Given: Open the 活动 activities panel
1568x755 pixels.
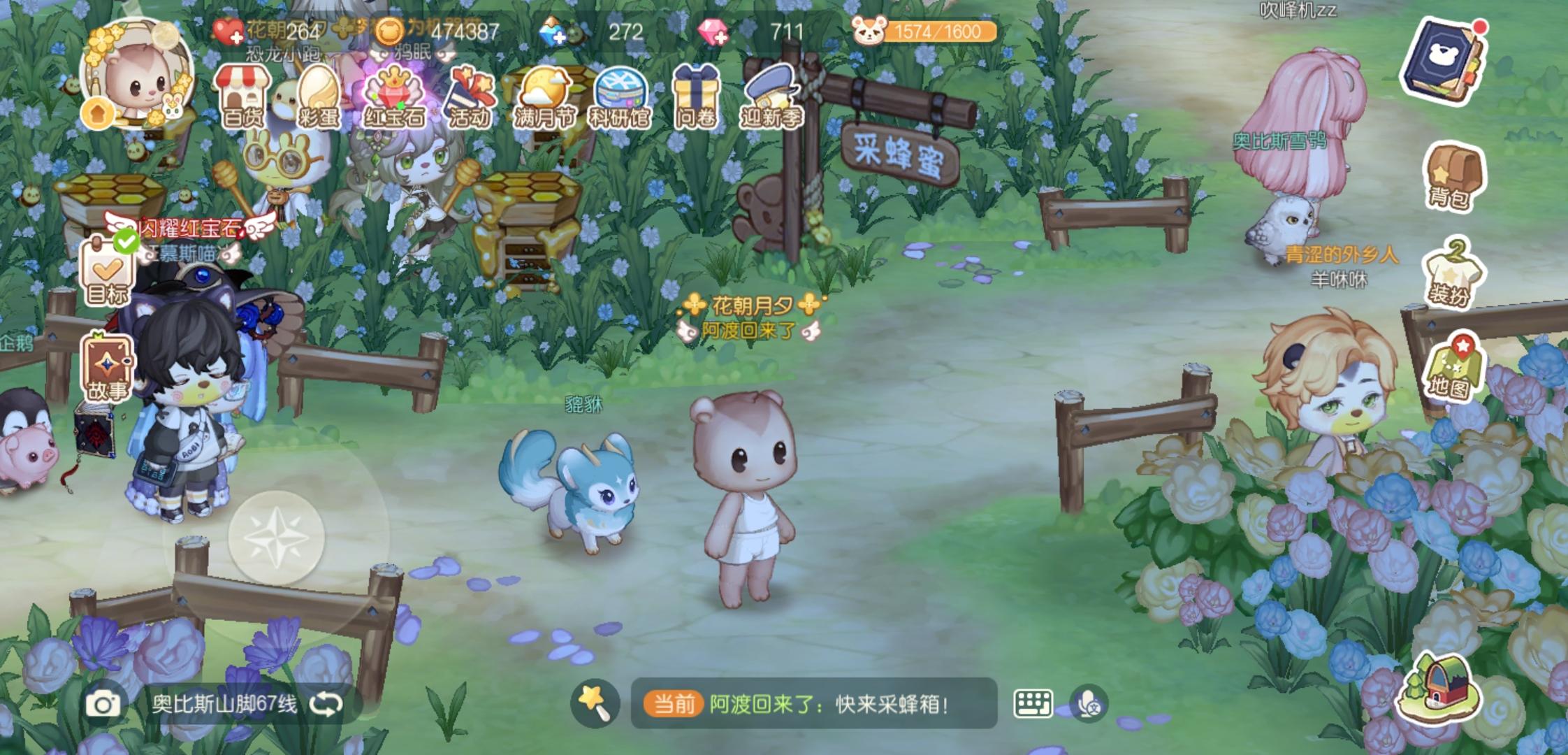Looking at the screenshot, I should [x=471, y=94].
